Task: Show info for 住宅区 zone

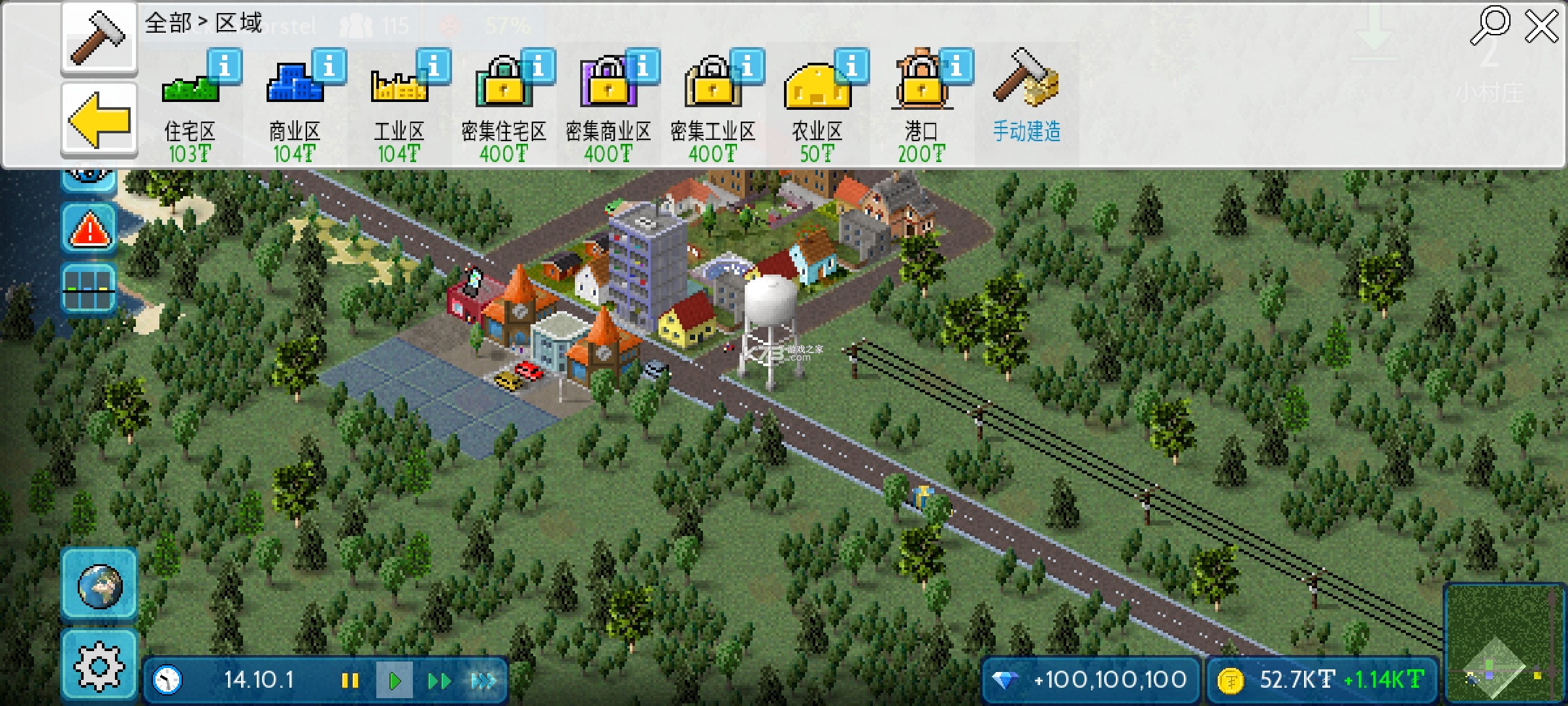Action: coord(224,67)
